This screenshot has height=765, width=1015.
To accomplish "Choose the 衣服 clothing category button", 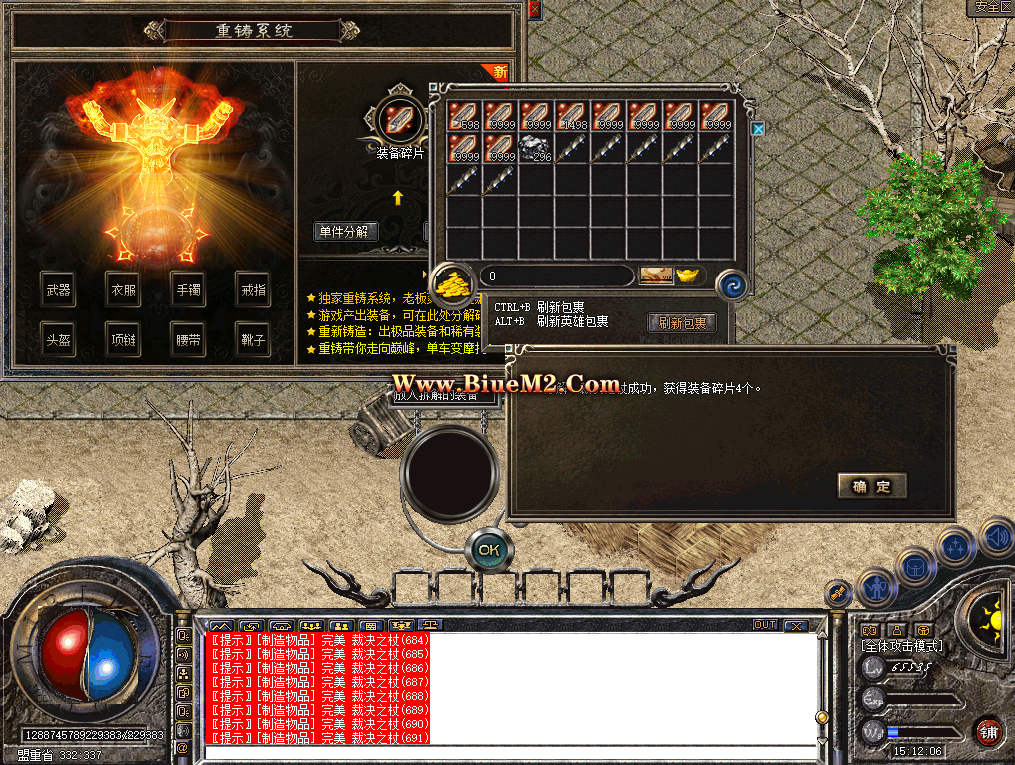I will coord(123,290).
